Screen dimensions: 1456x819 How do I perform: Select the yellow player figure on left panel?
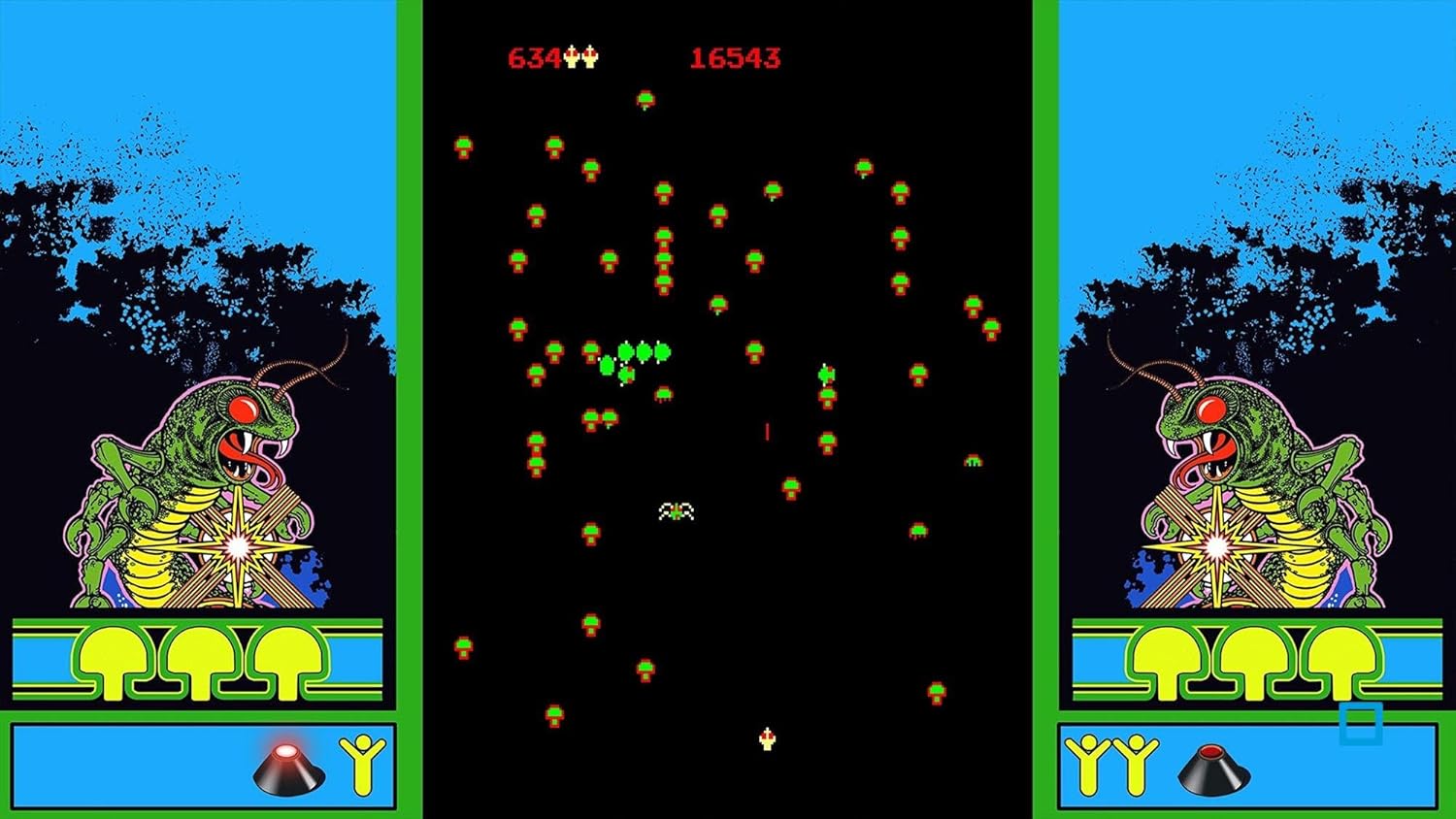point(361,758)
